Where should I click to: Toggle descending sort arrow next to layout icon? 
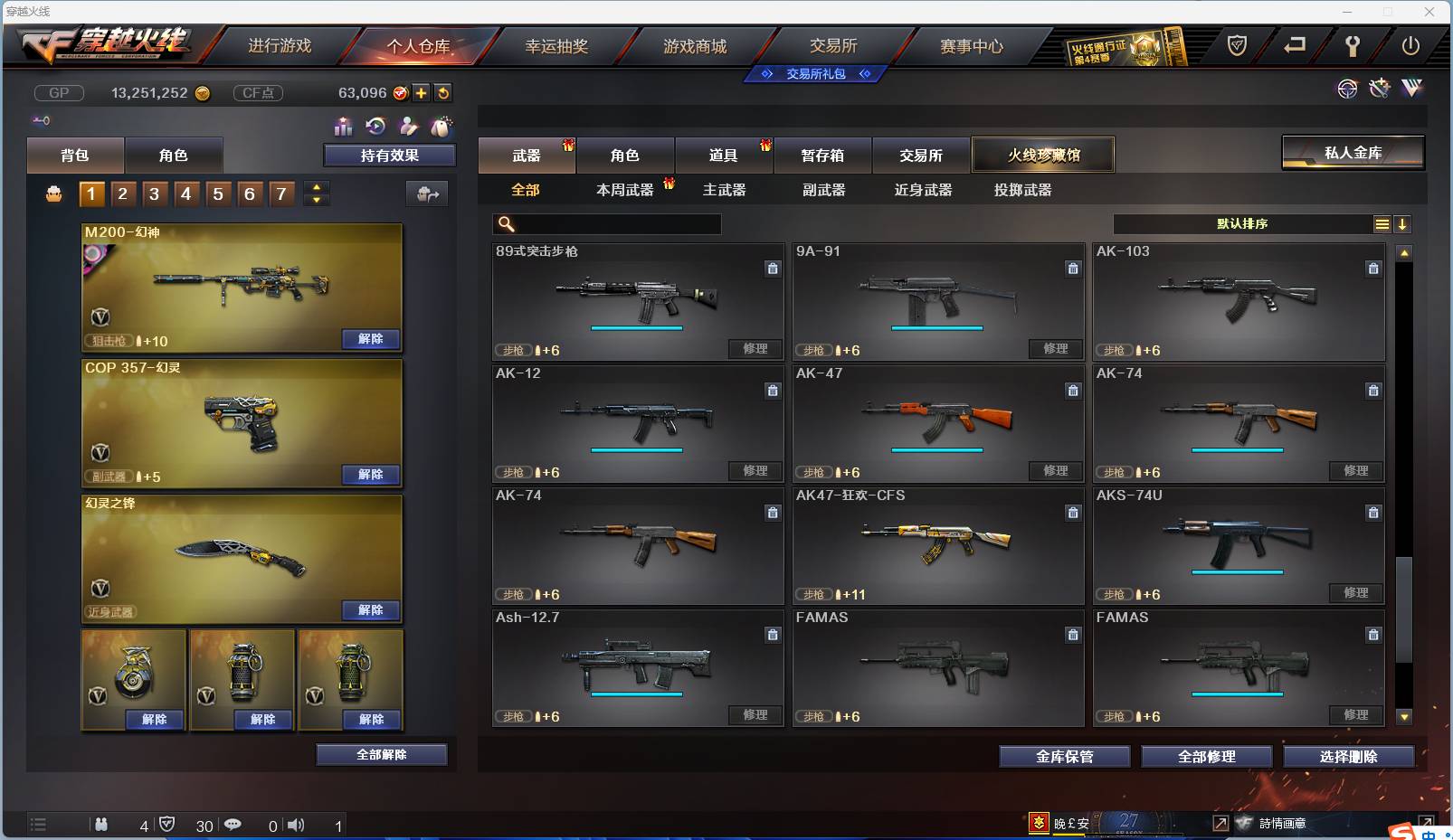click(x=1403, y=223)
